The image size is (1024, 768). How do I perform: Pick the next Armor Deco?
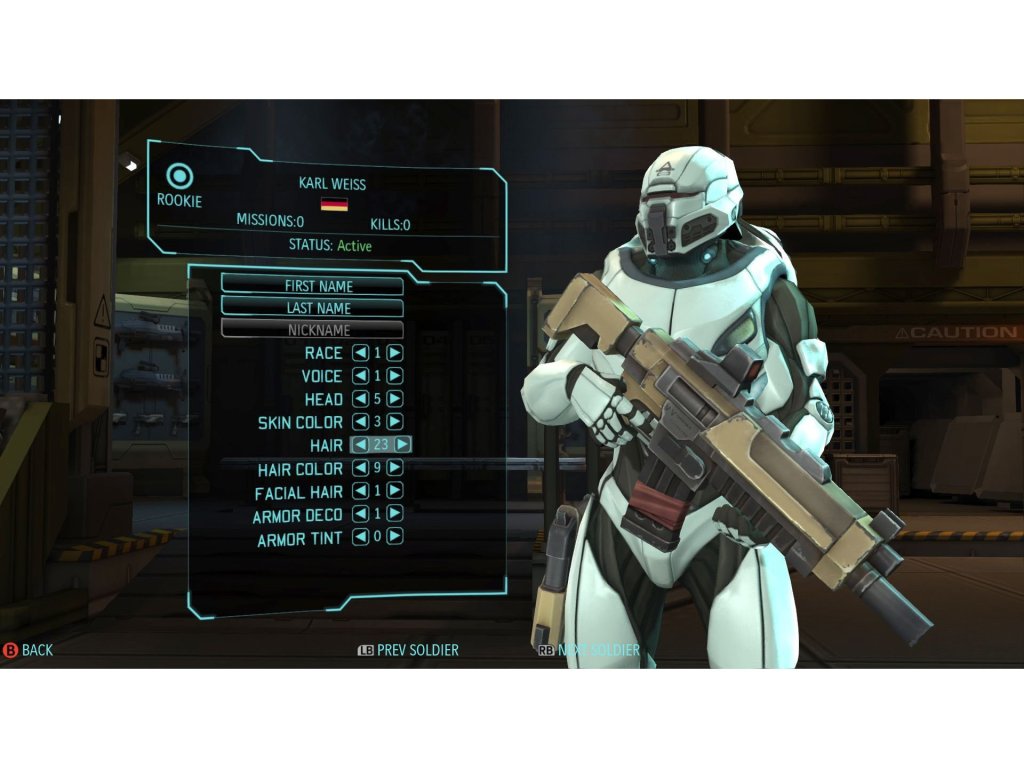(x=395, y=514)
